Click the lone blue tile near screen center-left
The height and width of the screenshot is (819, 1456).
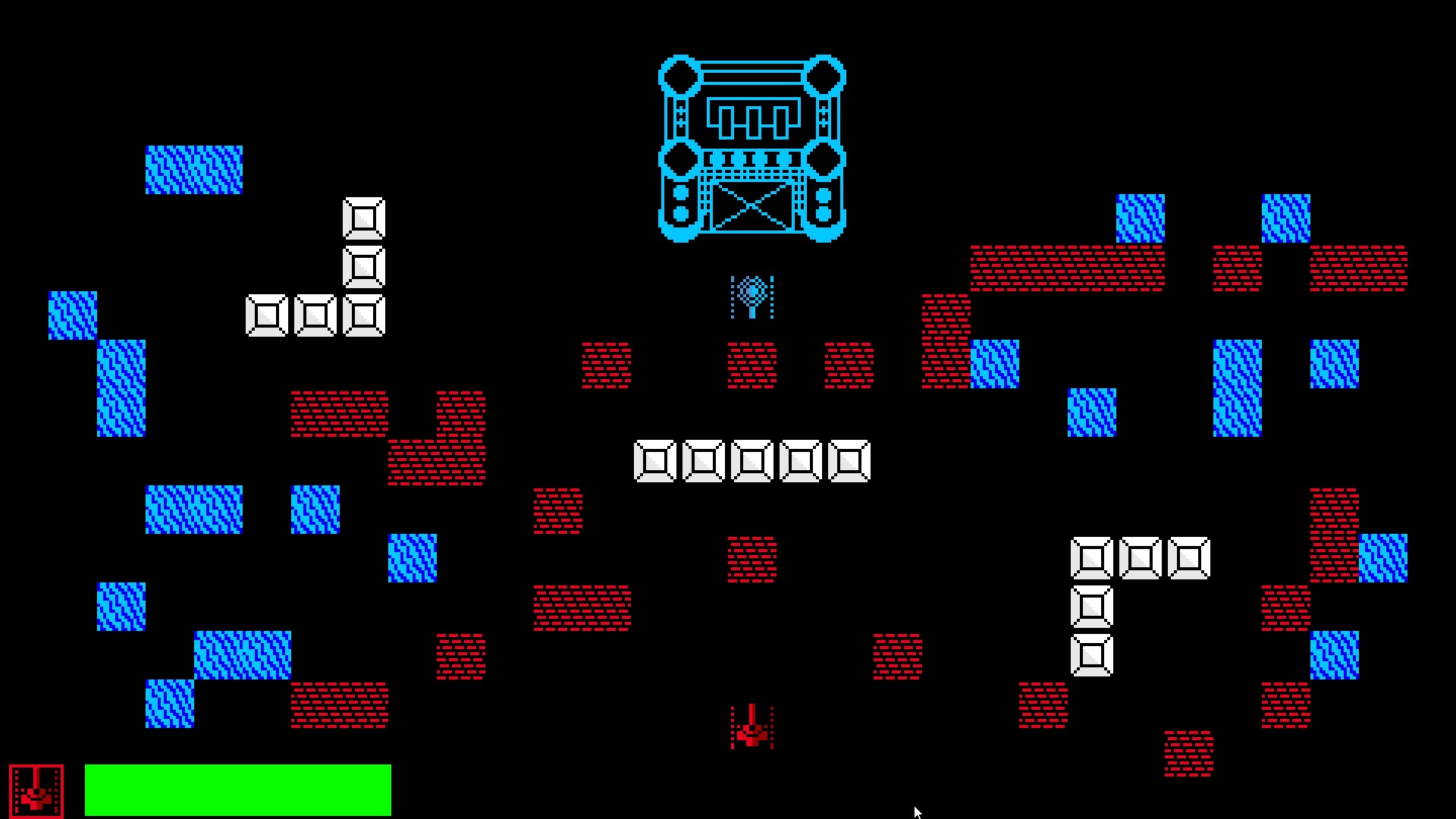(x=412, y=557)
